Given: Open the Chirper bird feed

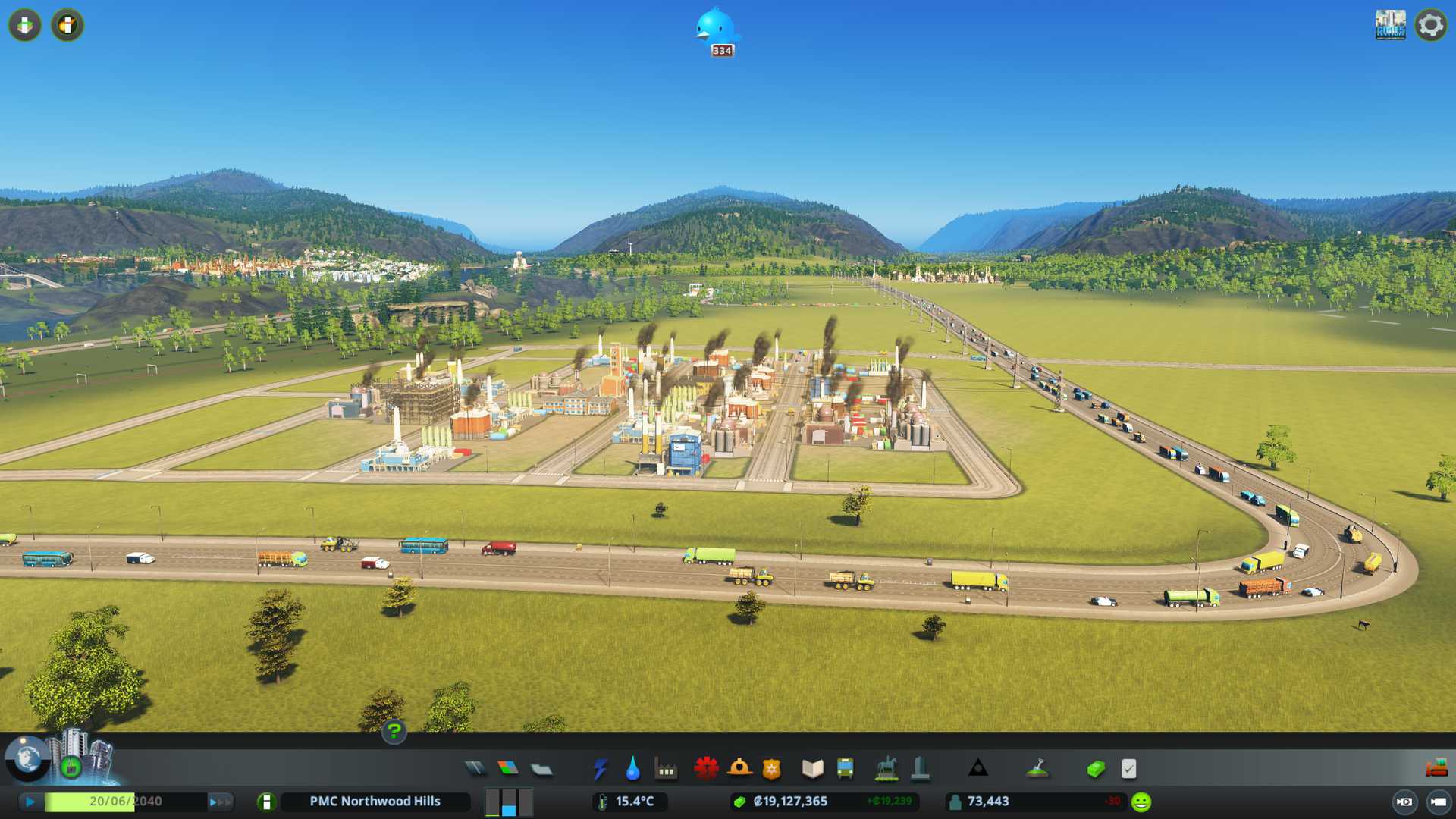Looking at the screenshot, I should [x=716, y=30].
